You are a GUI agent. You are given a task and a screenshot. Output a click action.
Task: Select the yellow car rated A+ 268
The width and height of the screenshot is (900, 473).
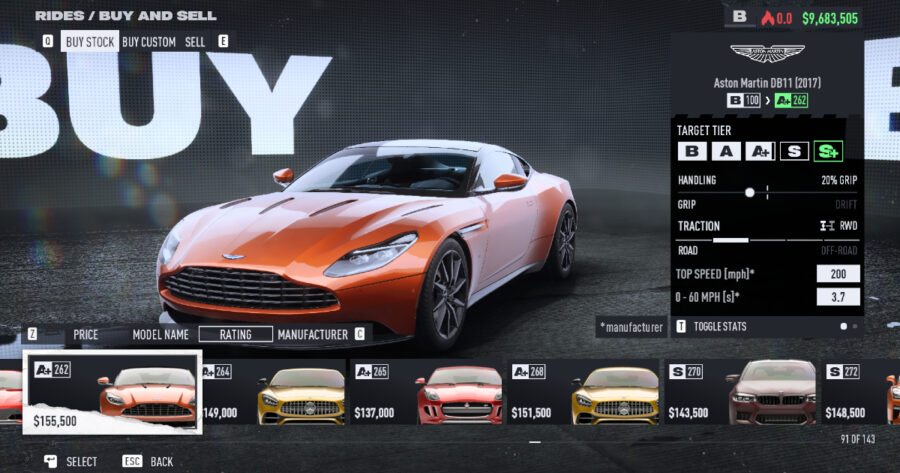click(584, 392)
